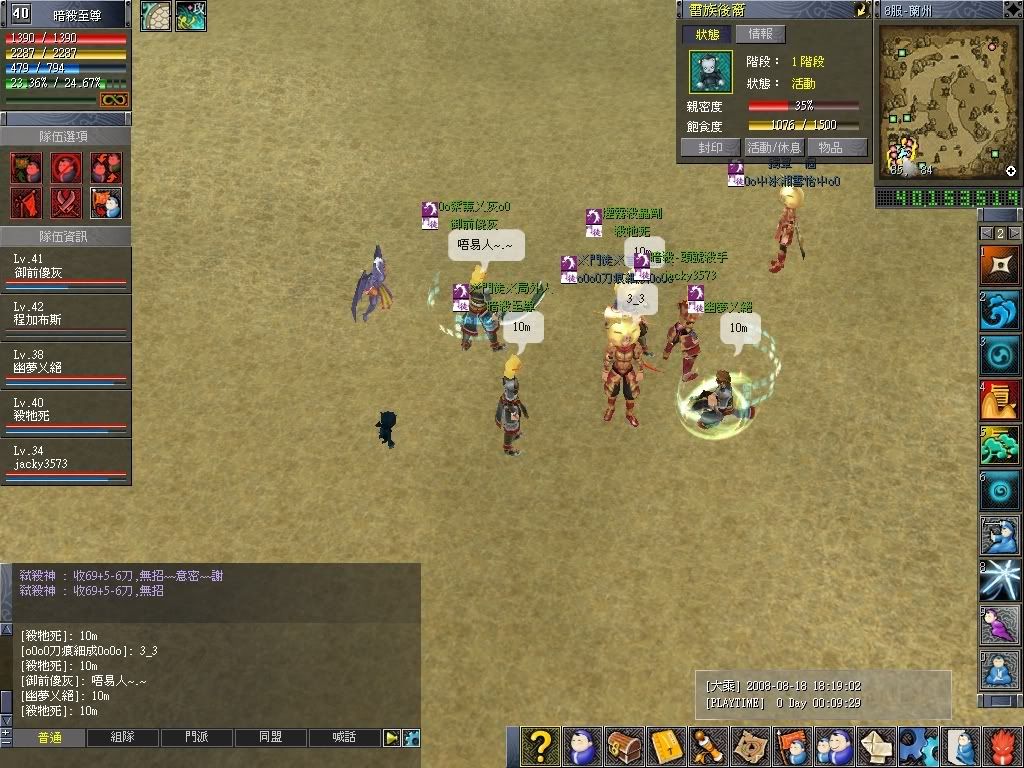Viewport: 1024px width, 768px height.
Task: Open the torn map icon in bottom bar
Action: tap(750, 746)
